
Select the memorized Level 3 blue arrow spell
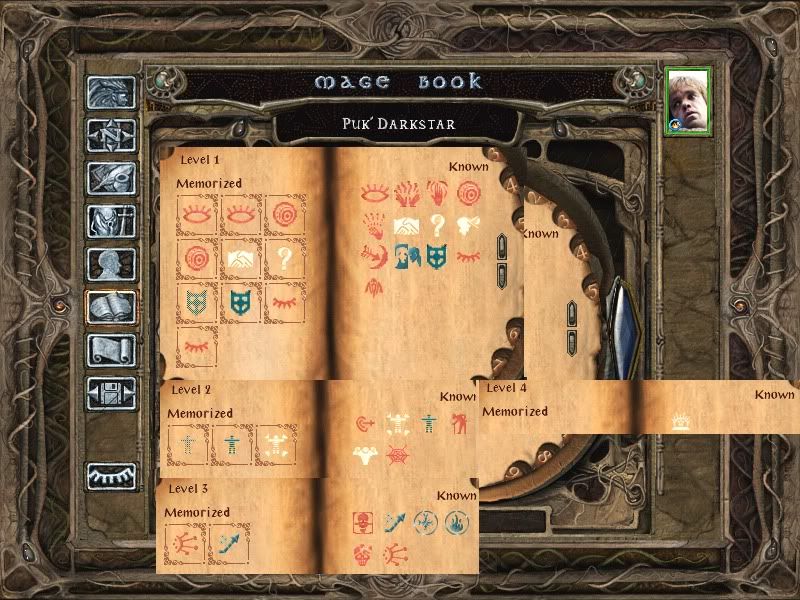click(x=229, y=545)
